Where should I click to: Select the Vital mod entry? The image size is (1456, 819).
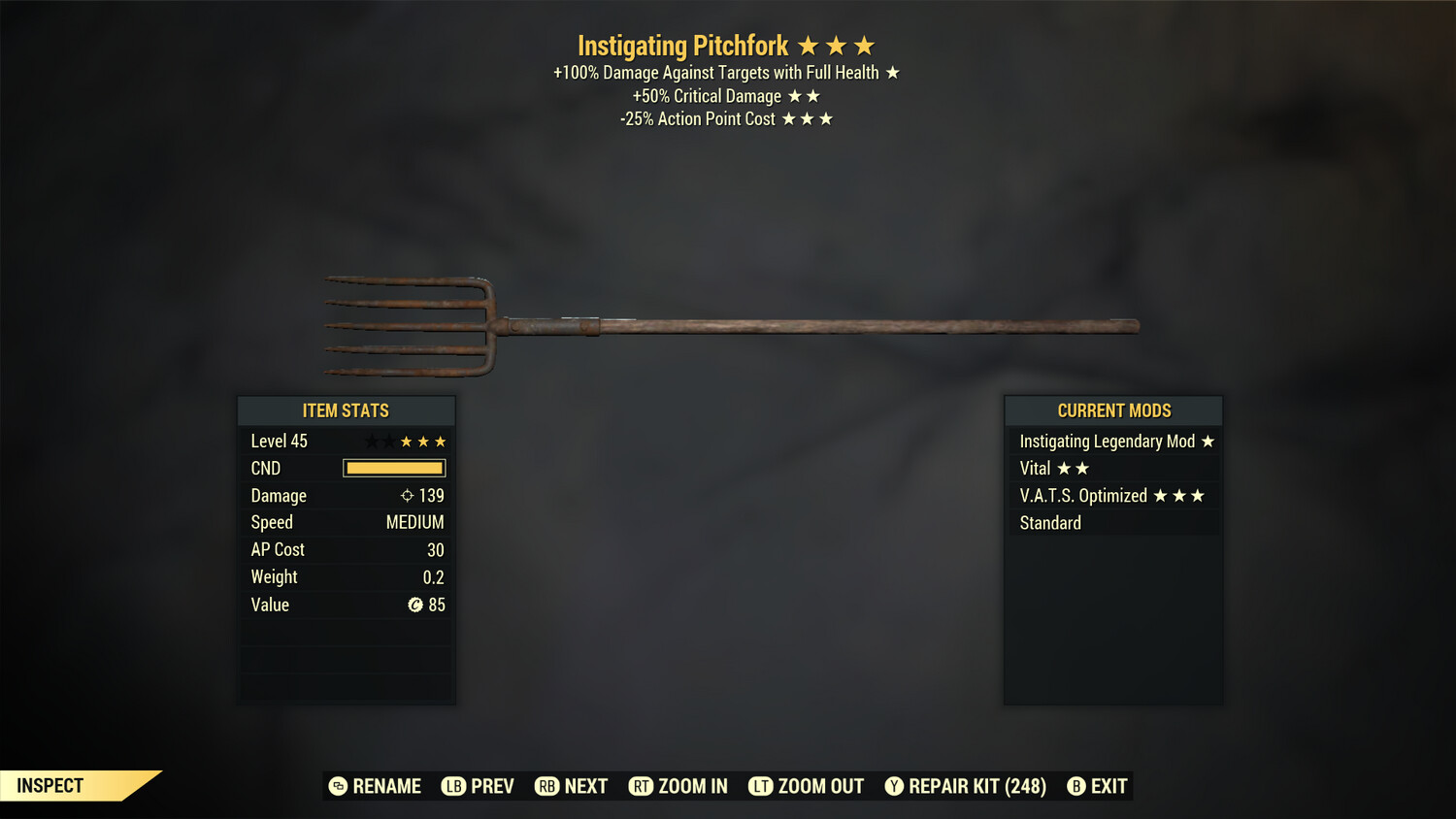1113,469
